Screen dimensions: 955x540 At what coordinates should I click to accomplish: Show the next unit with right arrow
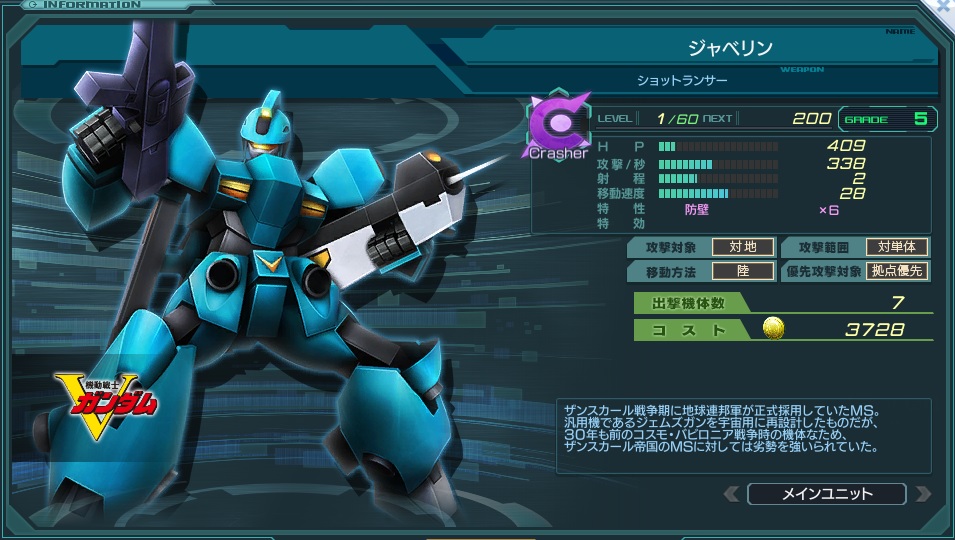pyautogui.click(x=922, y=494)
